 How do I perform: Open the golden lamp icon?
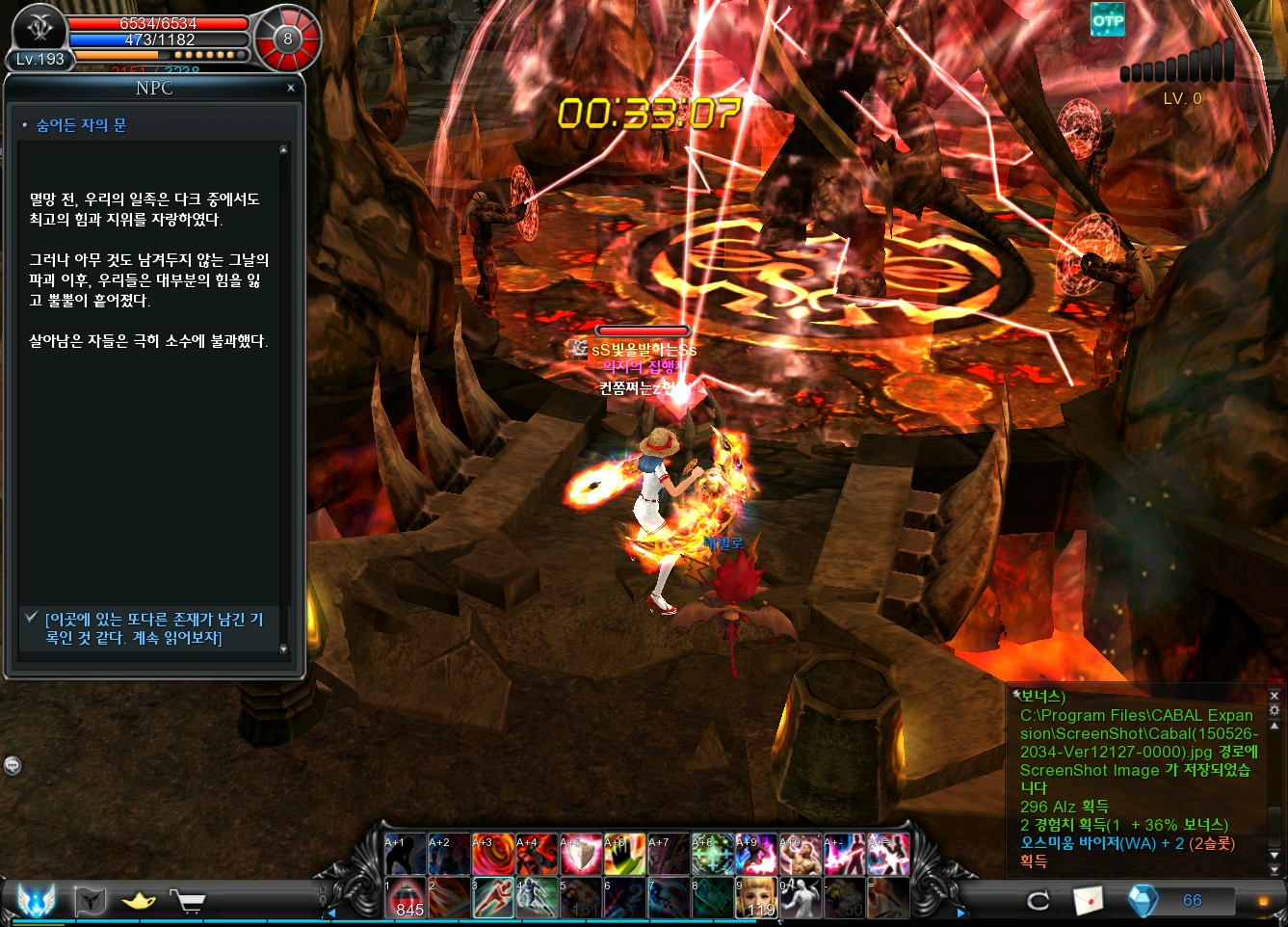[x=139, y=901]
